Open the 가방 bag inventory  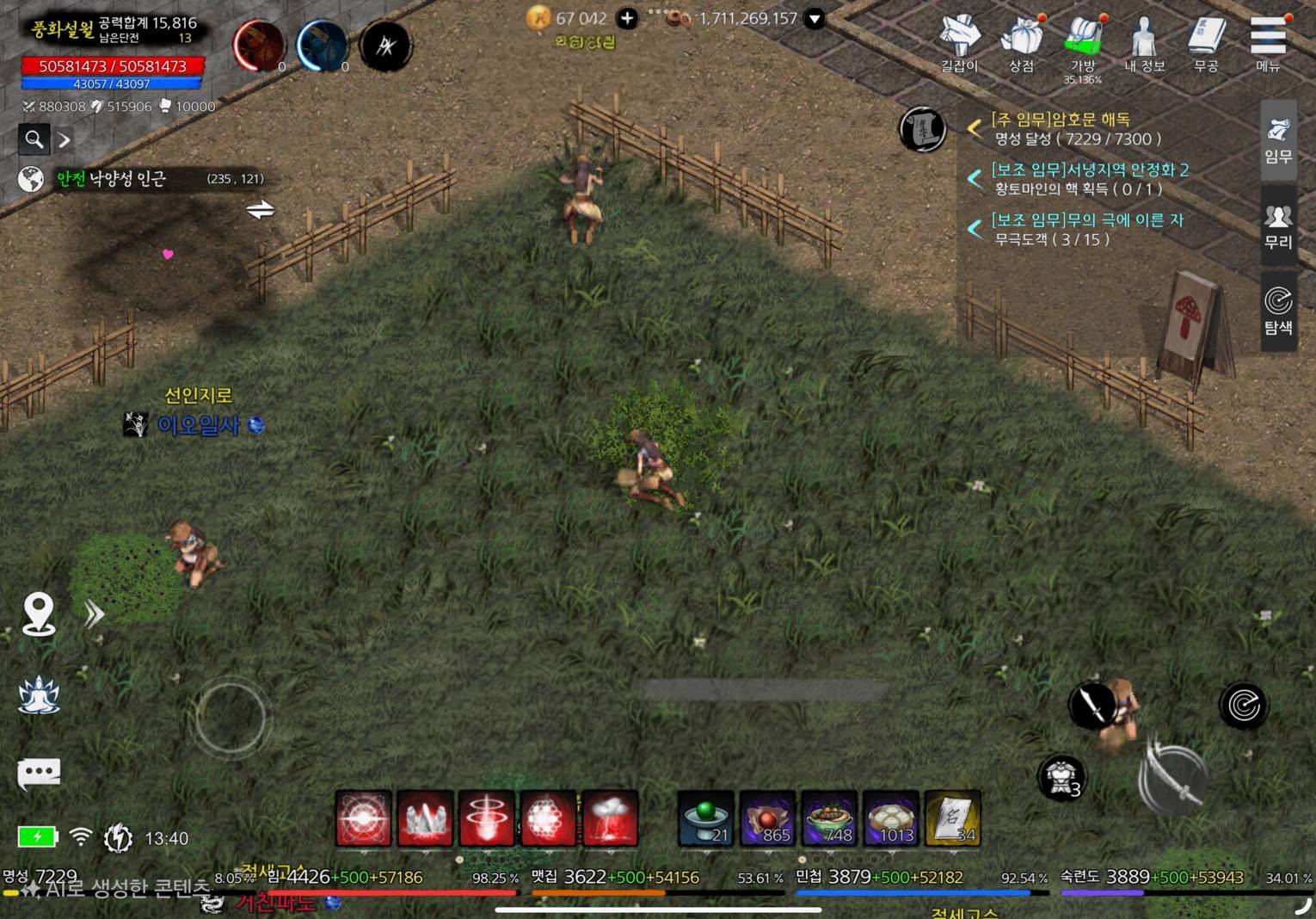(x=1083, y=43)
